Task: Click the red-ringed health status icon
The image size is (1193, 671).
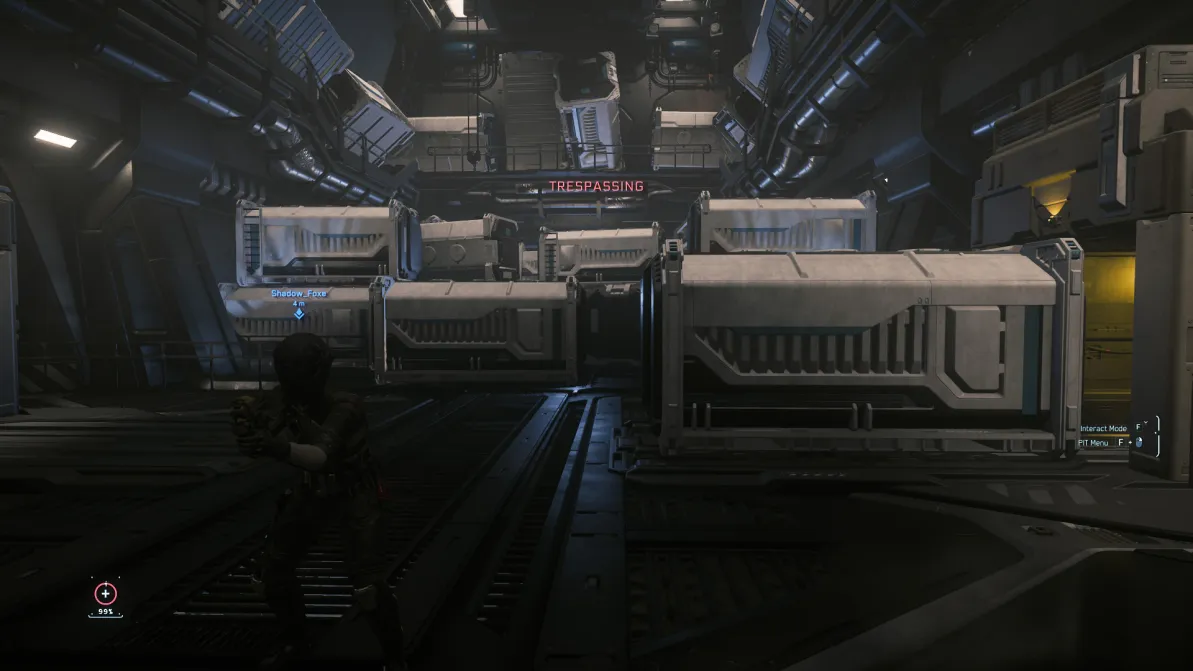Action: point(105,594)
